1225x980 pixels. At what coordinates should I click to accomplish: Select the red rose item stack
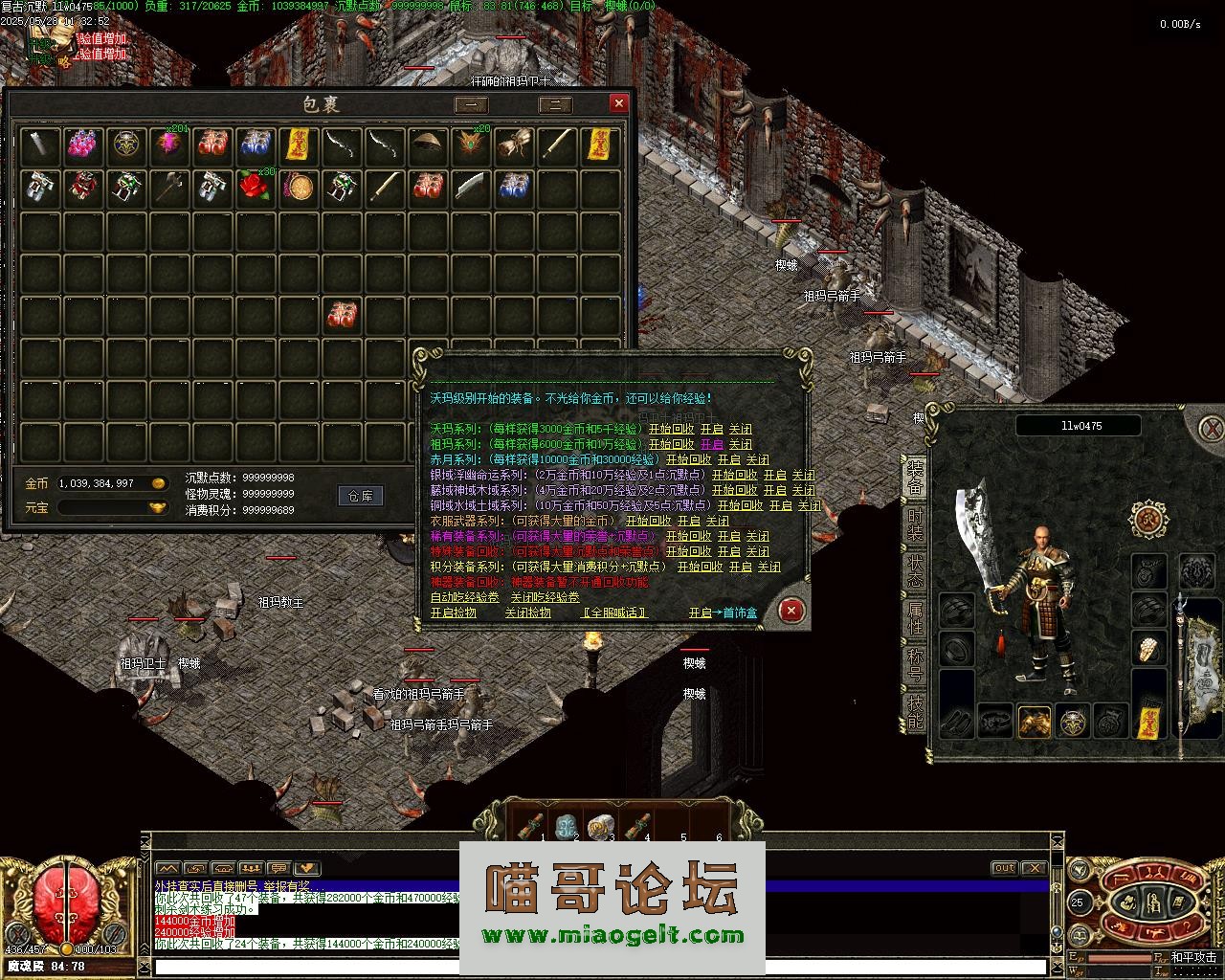(255, 186)
